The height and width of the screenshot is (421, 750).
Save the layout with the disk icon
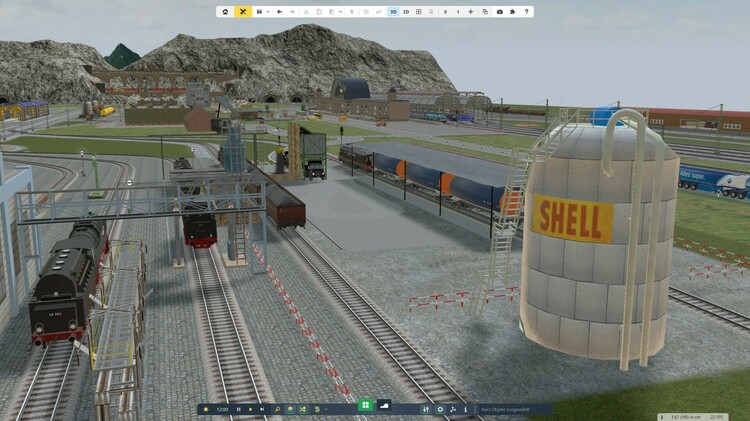pyautogui.click(x=259, y=12)
